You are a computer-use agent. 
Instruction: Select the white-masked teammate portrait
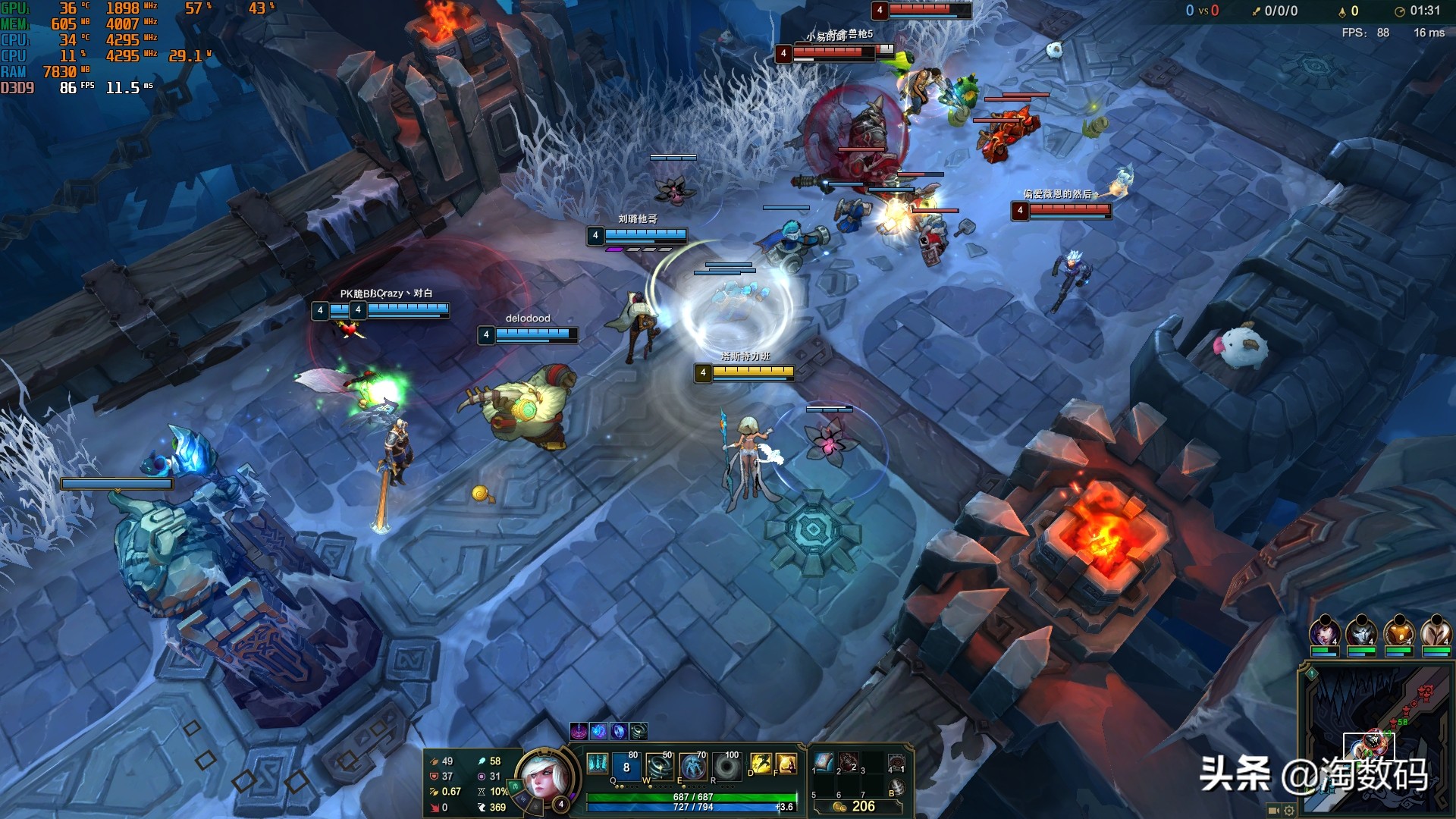pyautogui.click(x=1361, y=632)
